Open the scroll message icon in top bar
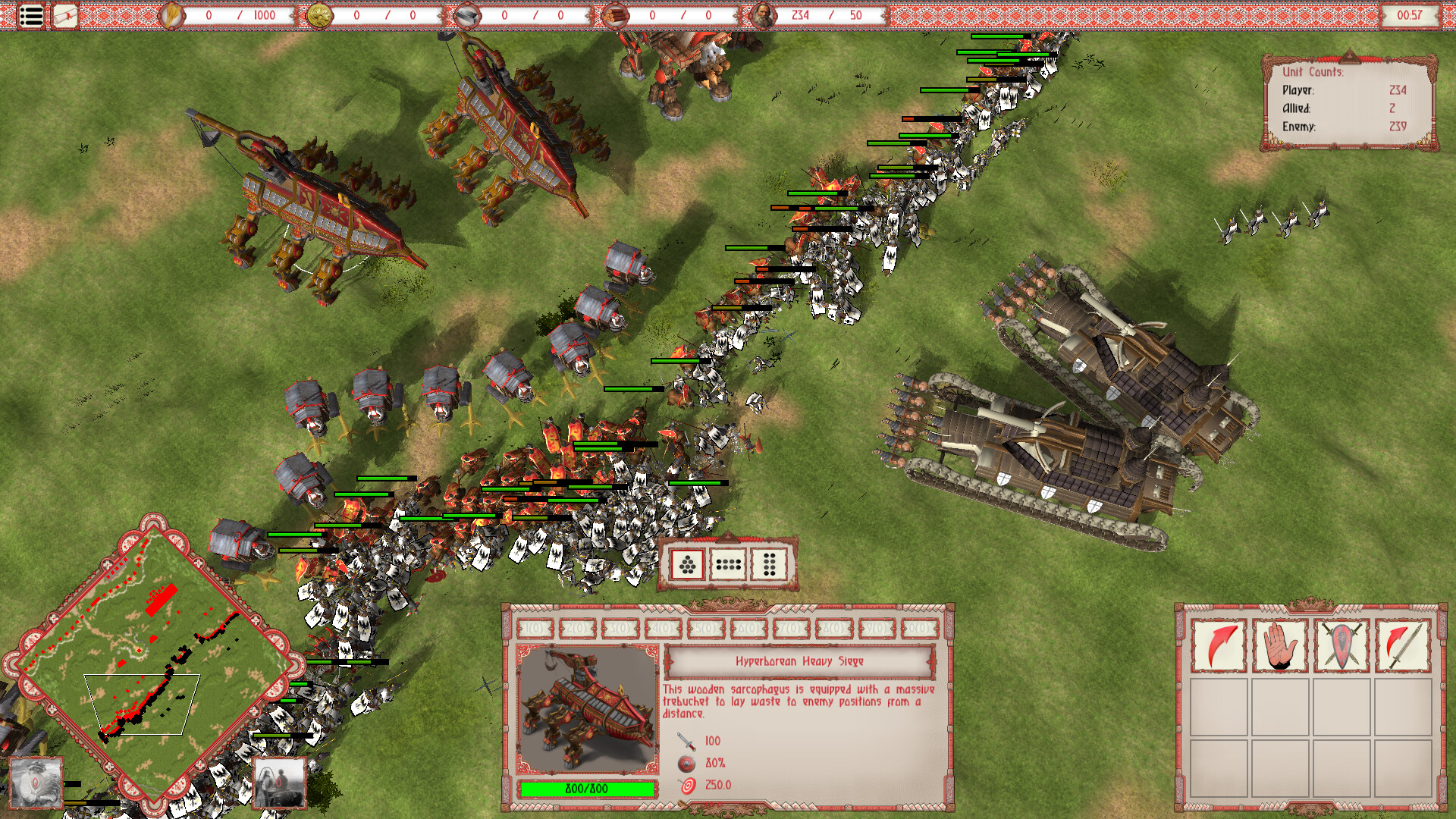Image resolution: width=1456 pixels, height=819 pixels. (64, 15)
